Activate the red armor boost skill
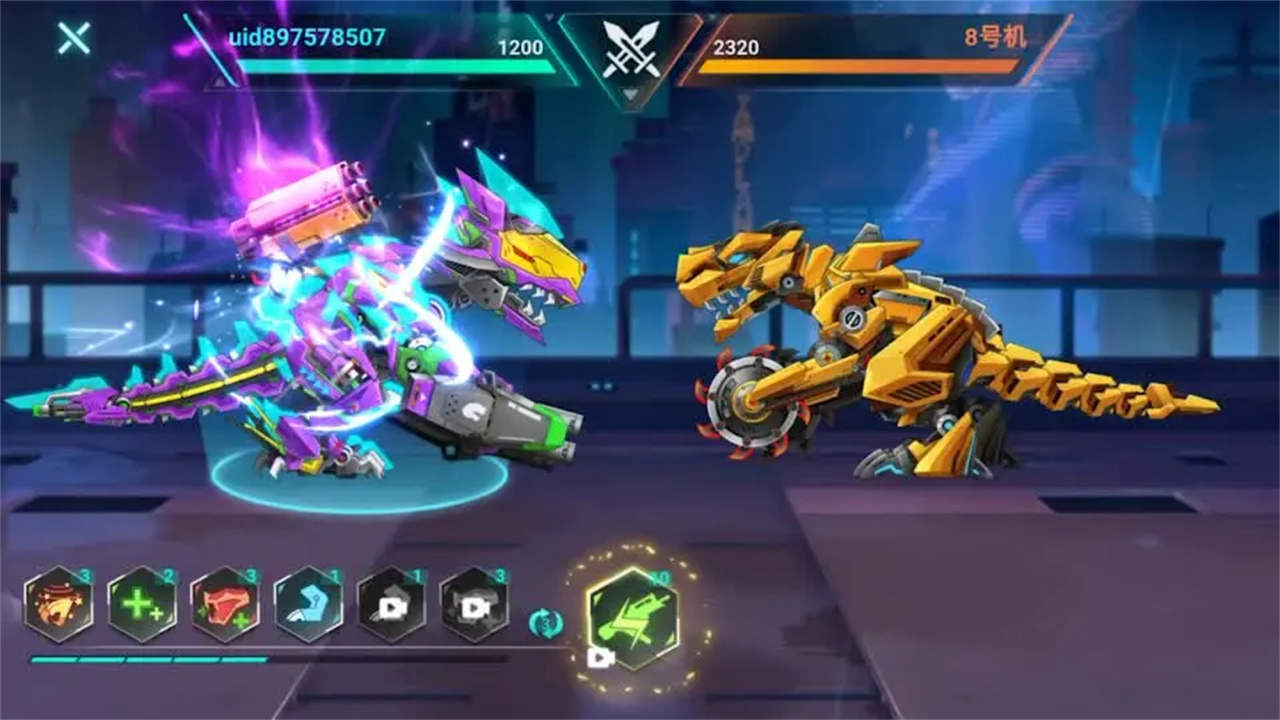This screenshot has height=720, width=1280. (x=225, y=604)
